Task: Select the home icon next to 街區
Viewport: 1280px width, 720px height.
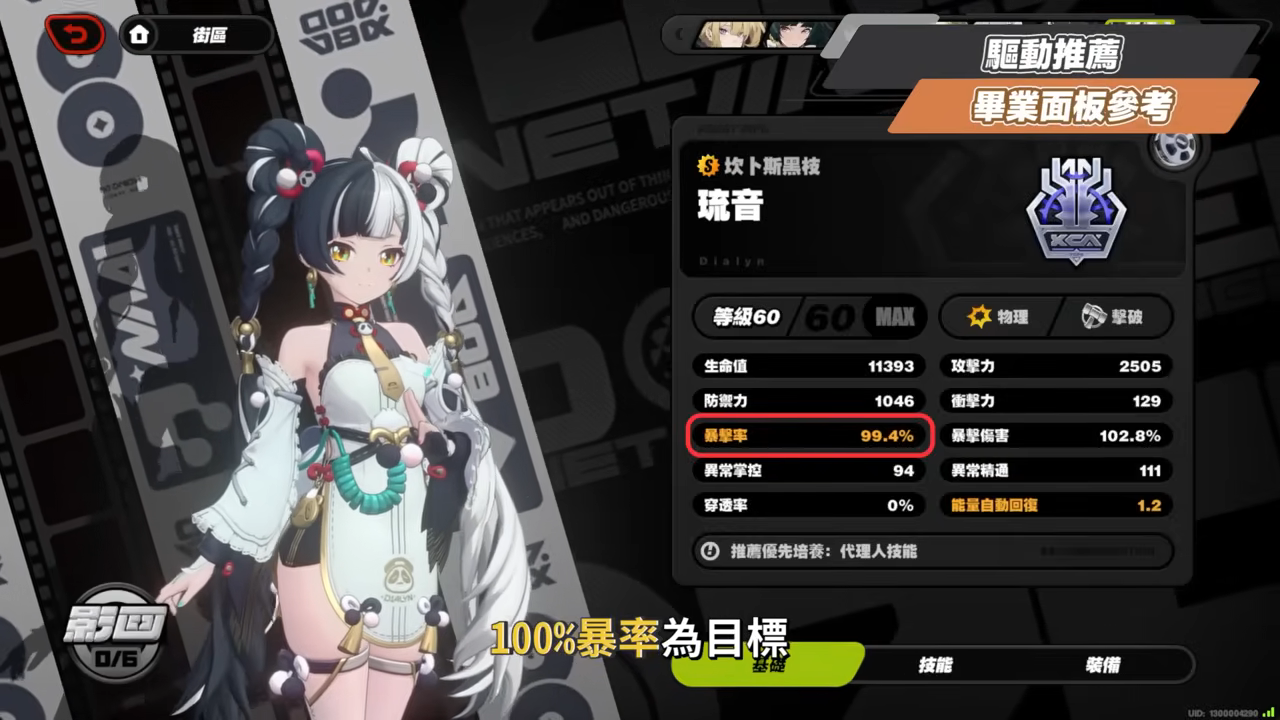Action: (x=140, y=34)
